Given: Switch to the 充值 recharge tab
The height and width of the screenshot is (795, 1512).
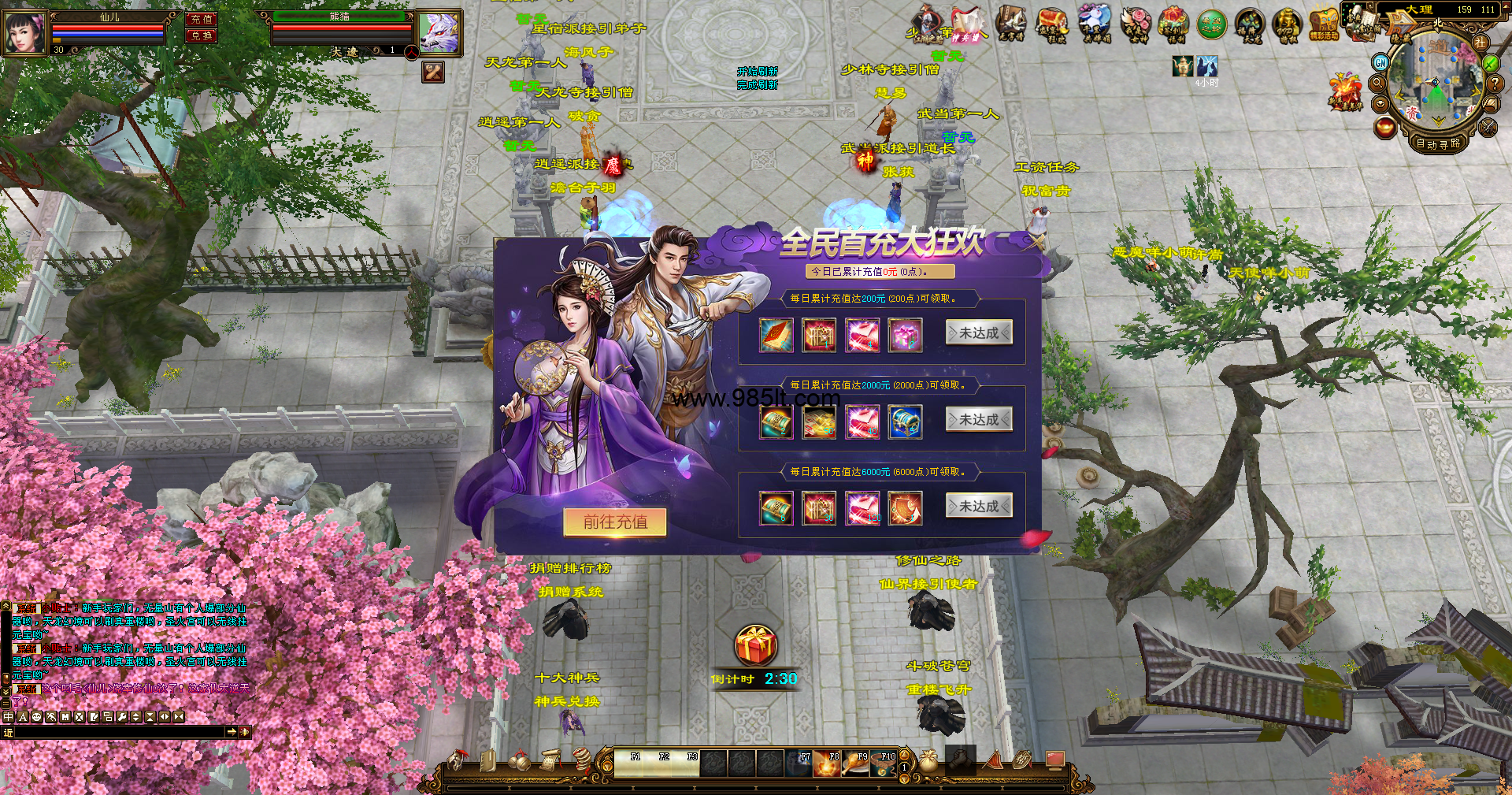Looking at the screenshot, I should [201, 19].
